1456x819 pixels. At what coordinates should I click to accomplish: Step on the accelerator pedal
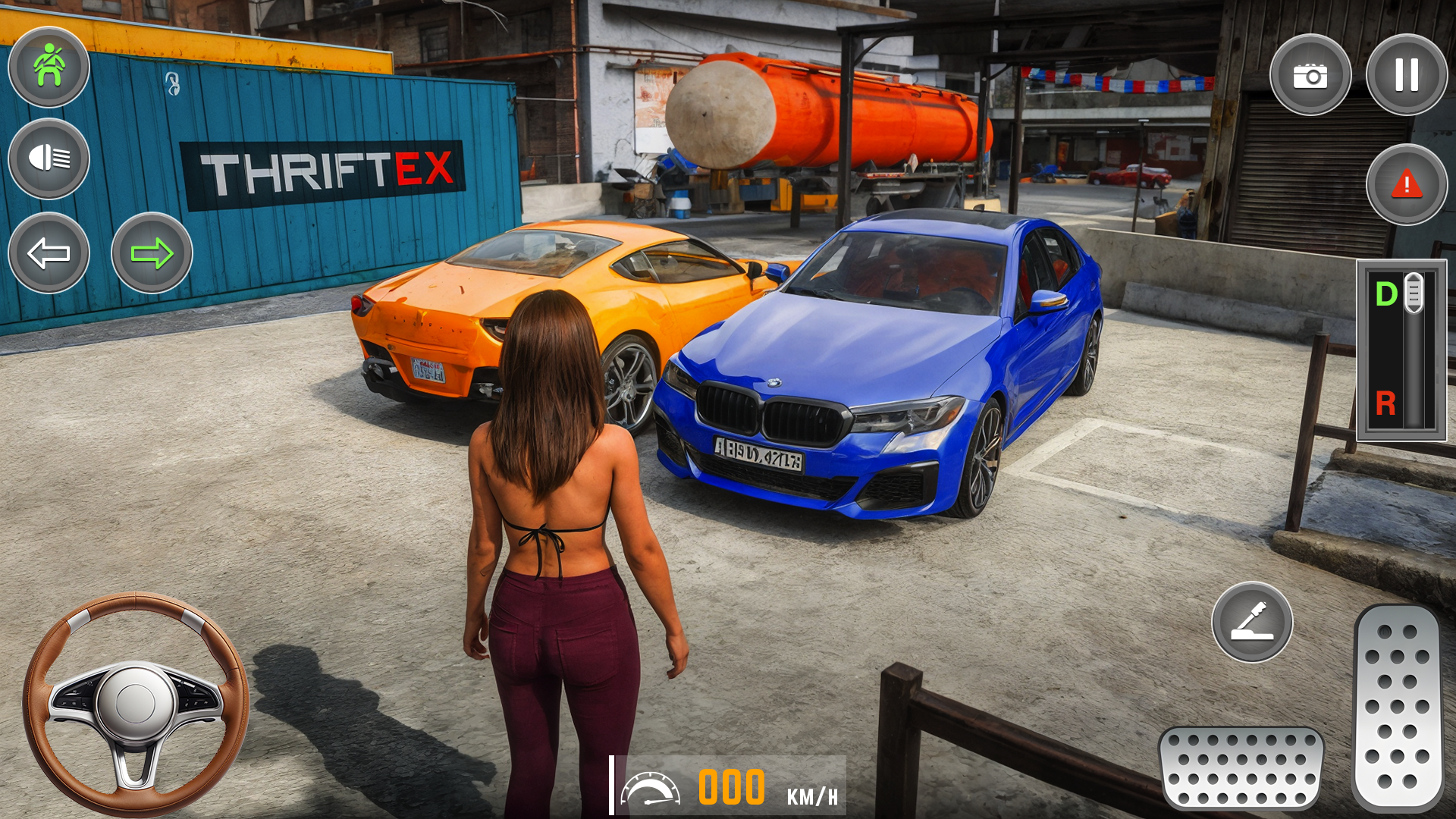(x=1397, y=707)
